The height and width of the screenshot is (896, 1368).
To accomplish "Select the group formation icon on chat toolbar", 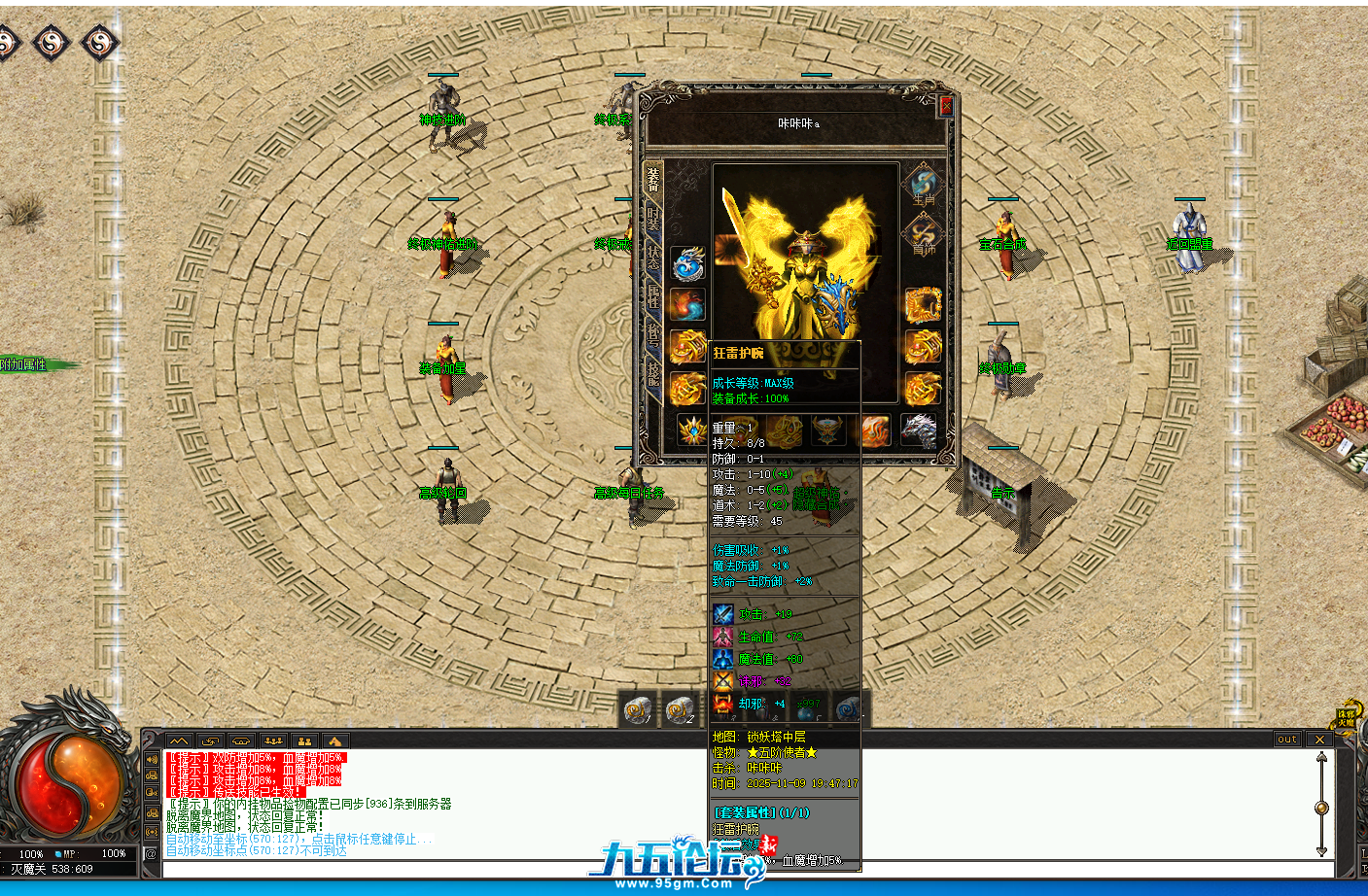I will coord(273,741).
